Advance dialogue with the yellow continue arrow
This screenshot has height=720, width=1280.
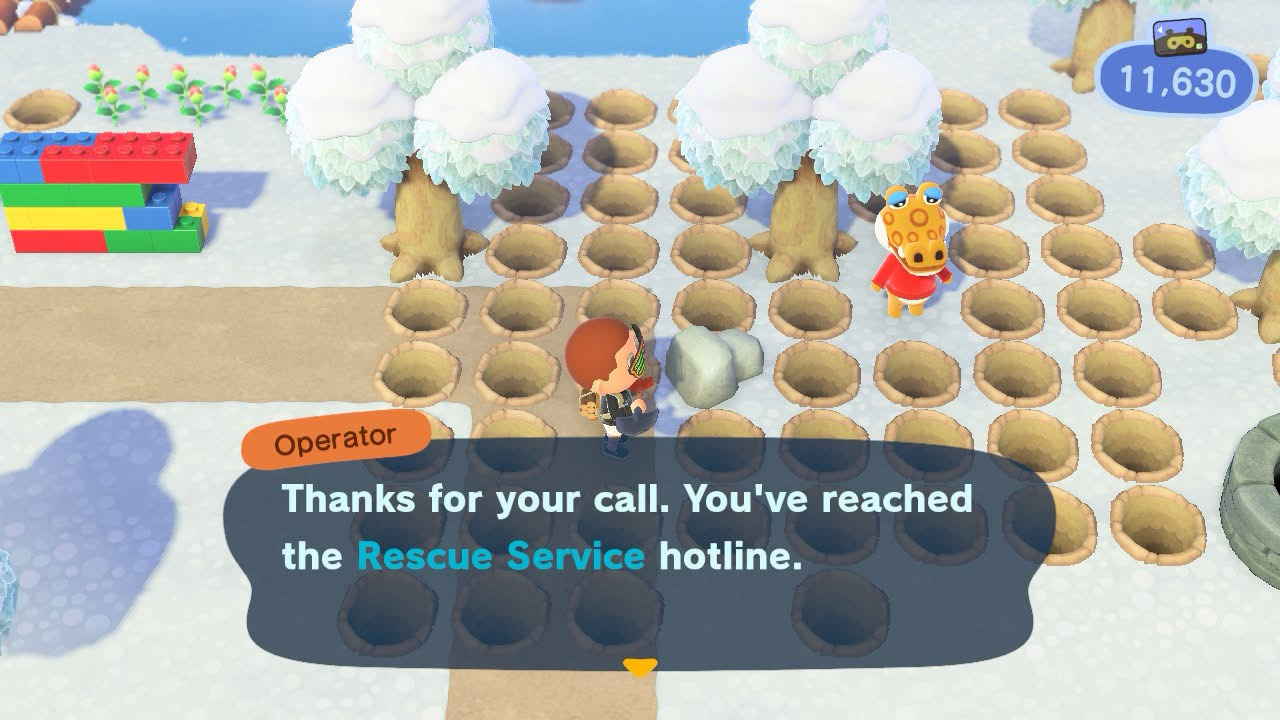pyautogui.click(x=639, y=666)
